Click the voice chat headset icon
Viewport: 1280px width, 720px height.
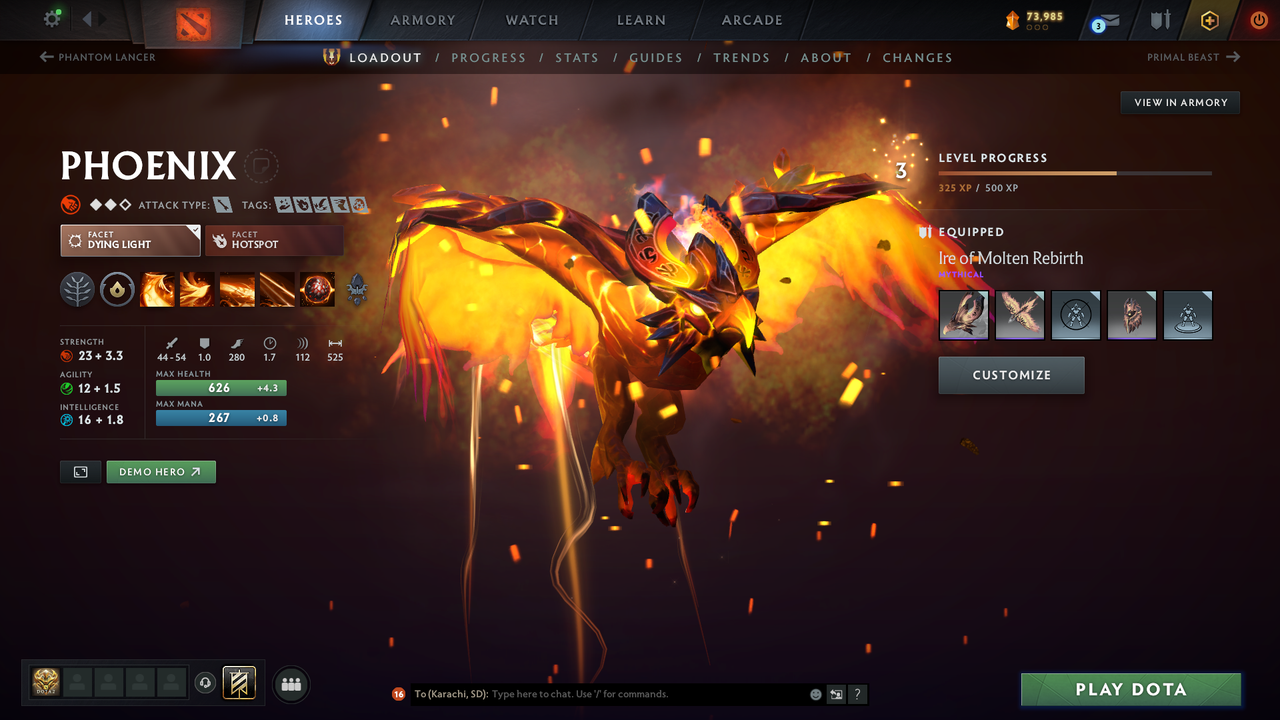207,683
